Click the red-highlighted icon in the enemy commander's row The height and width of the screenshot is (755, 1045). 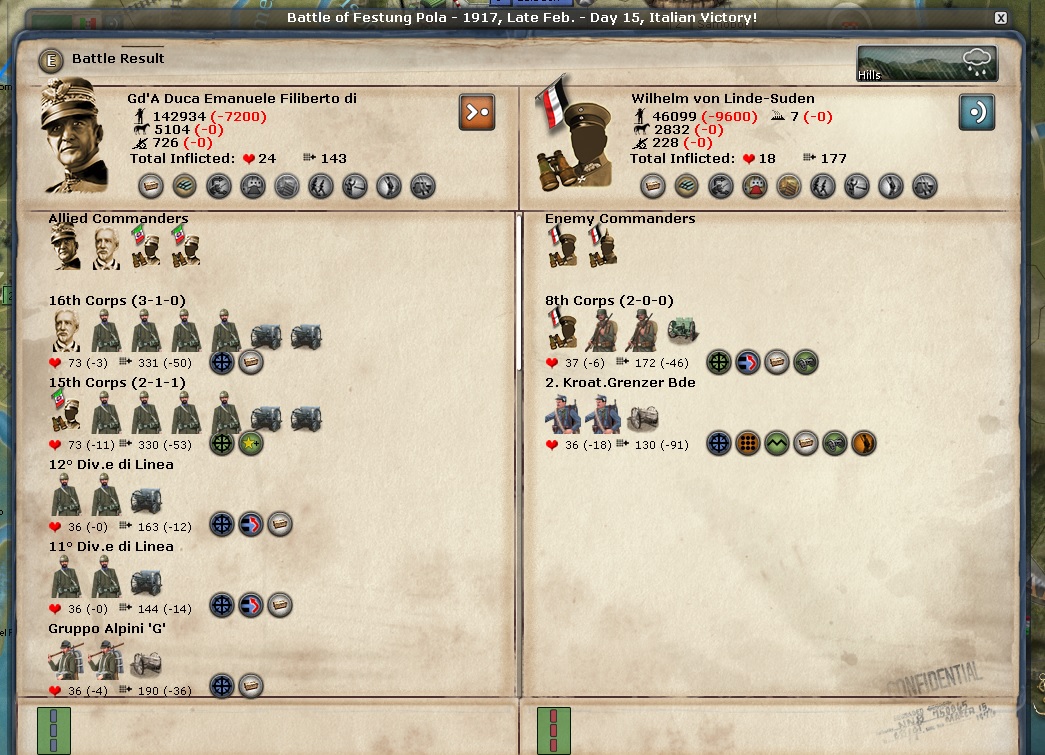click(755, 186)
